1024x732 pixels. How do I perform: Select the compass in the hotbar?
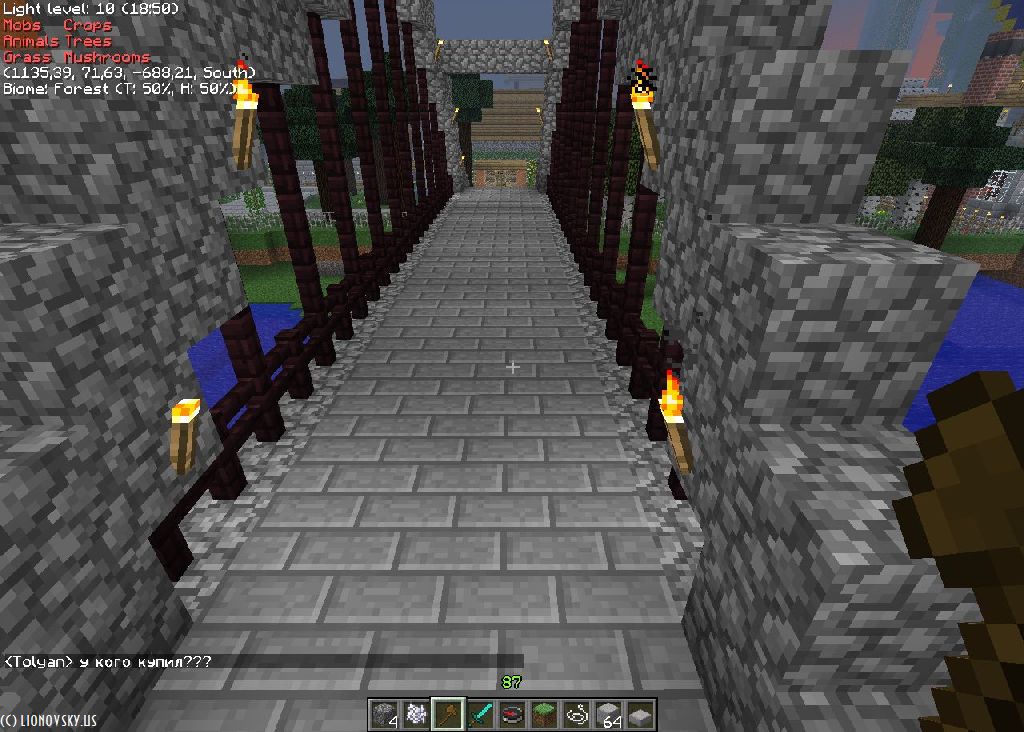click(x=512, y=715)
